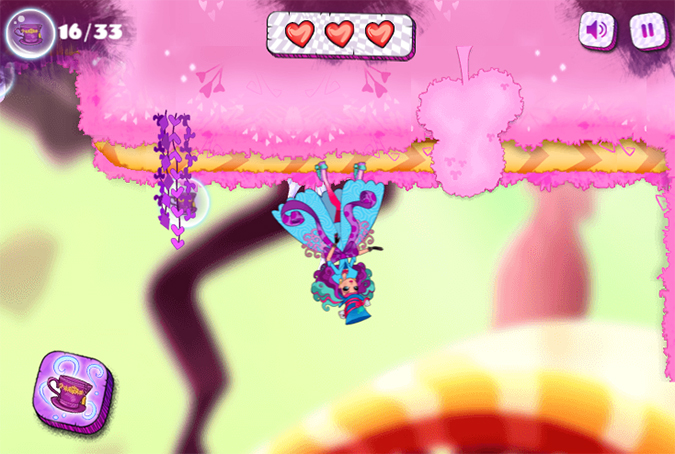
Task: Pause the game
Action: tap(647, 30)
